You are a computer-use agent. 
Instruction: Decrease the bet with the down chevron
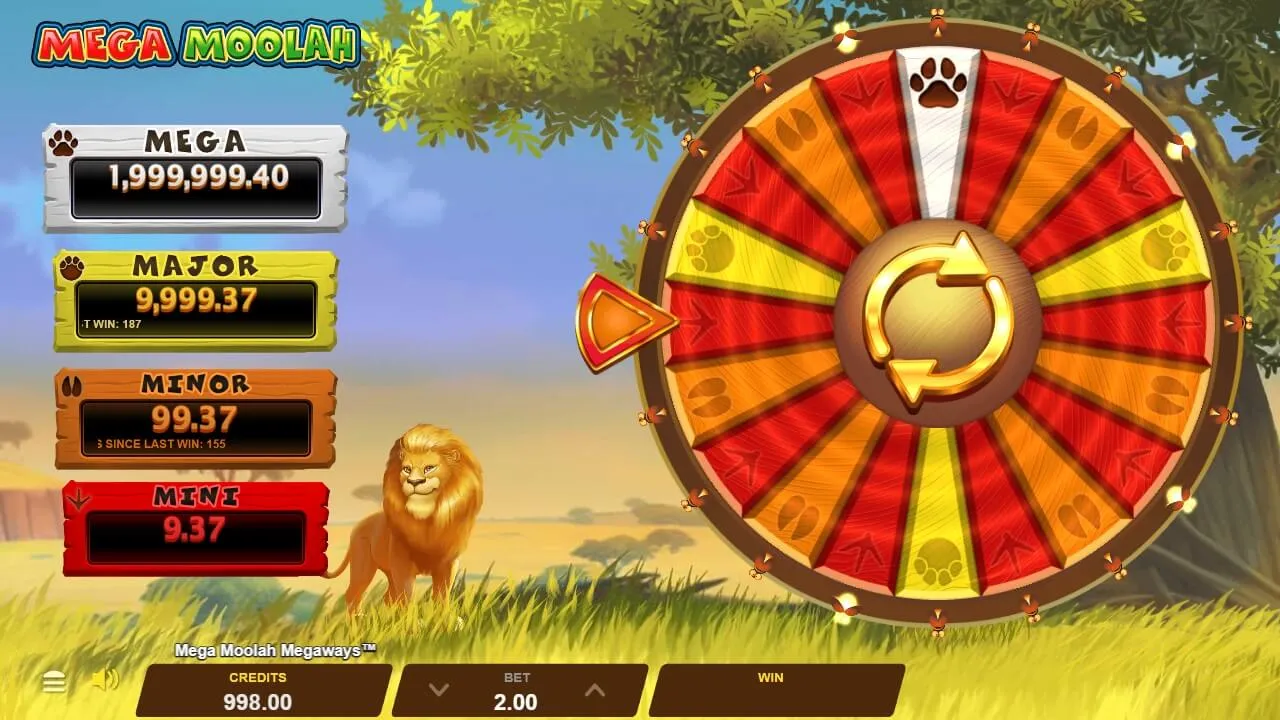(437, 689)
